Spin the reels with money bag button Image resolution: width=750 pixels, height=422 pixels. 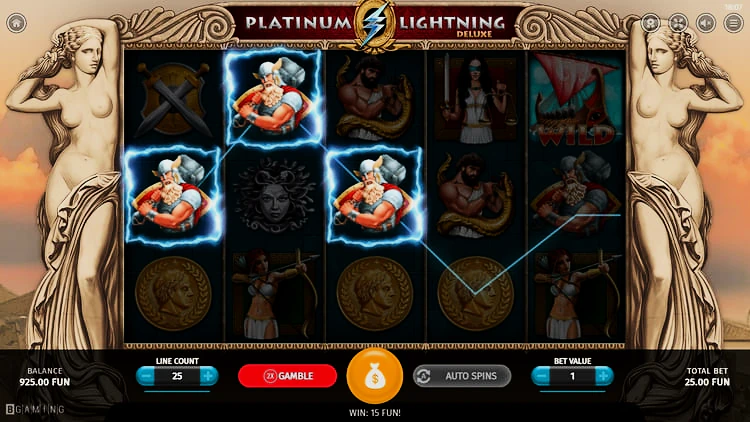pos(374,376)
